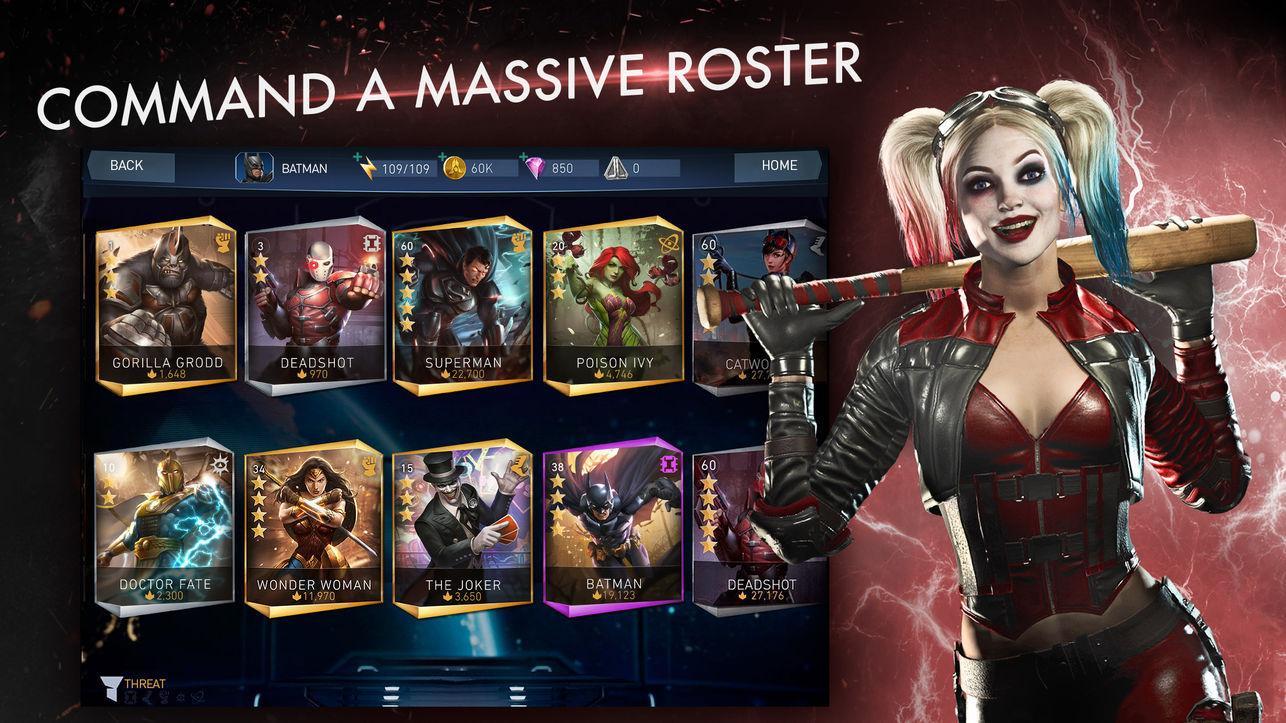Viewport: 1286px width, 723px height.
Task: Open the Doctor Fate card
Action: [165, 527]
